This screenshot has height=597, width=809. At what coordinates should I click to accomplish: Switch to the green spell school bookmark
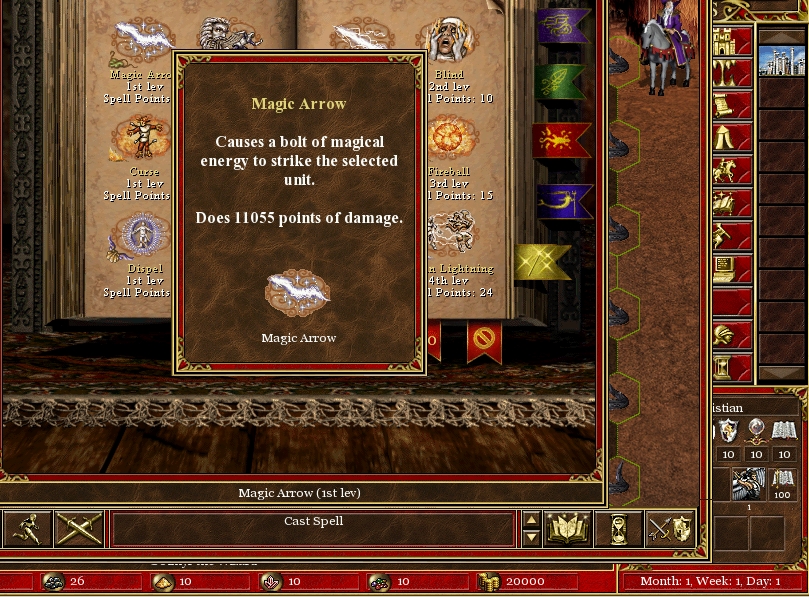pos(563,83)
